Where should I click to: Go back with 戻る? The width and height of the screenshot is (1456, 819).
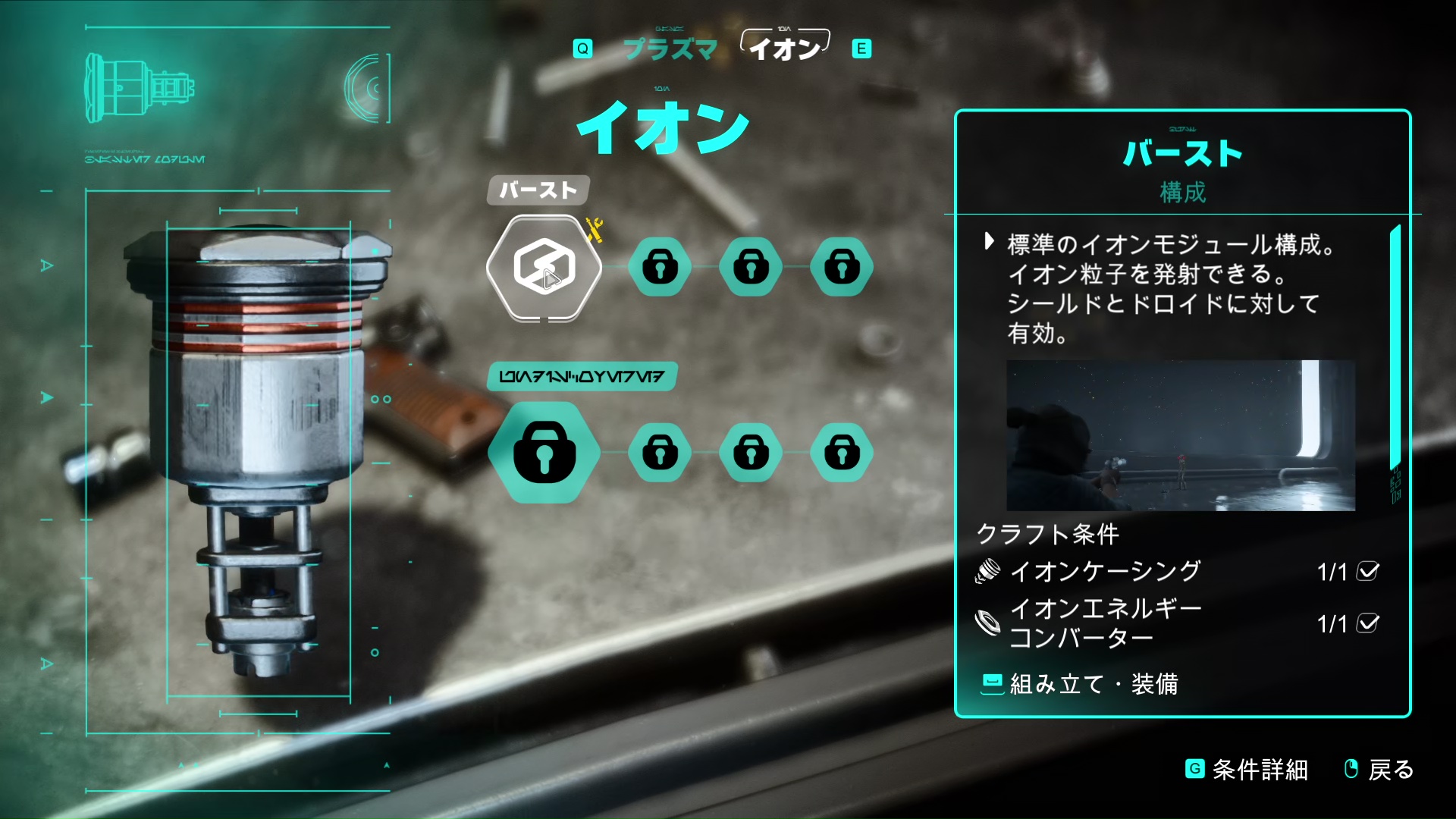tap(1379, 770)
